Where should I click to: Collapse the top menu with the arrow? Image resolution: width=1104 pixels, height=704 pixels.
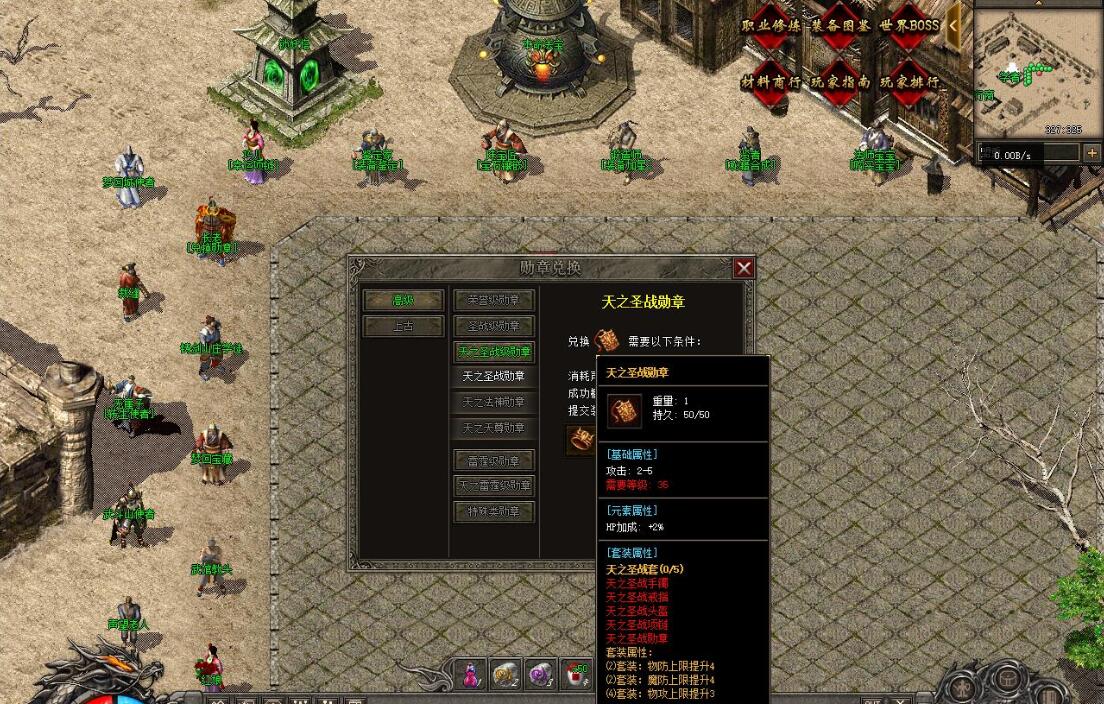click(956, 24)
